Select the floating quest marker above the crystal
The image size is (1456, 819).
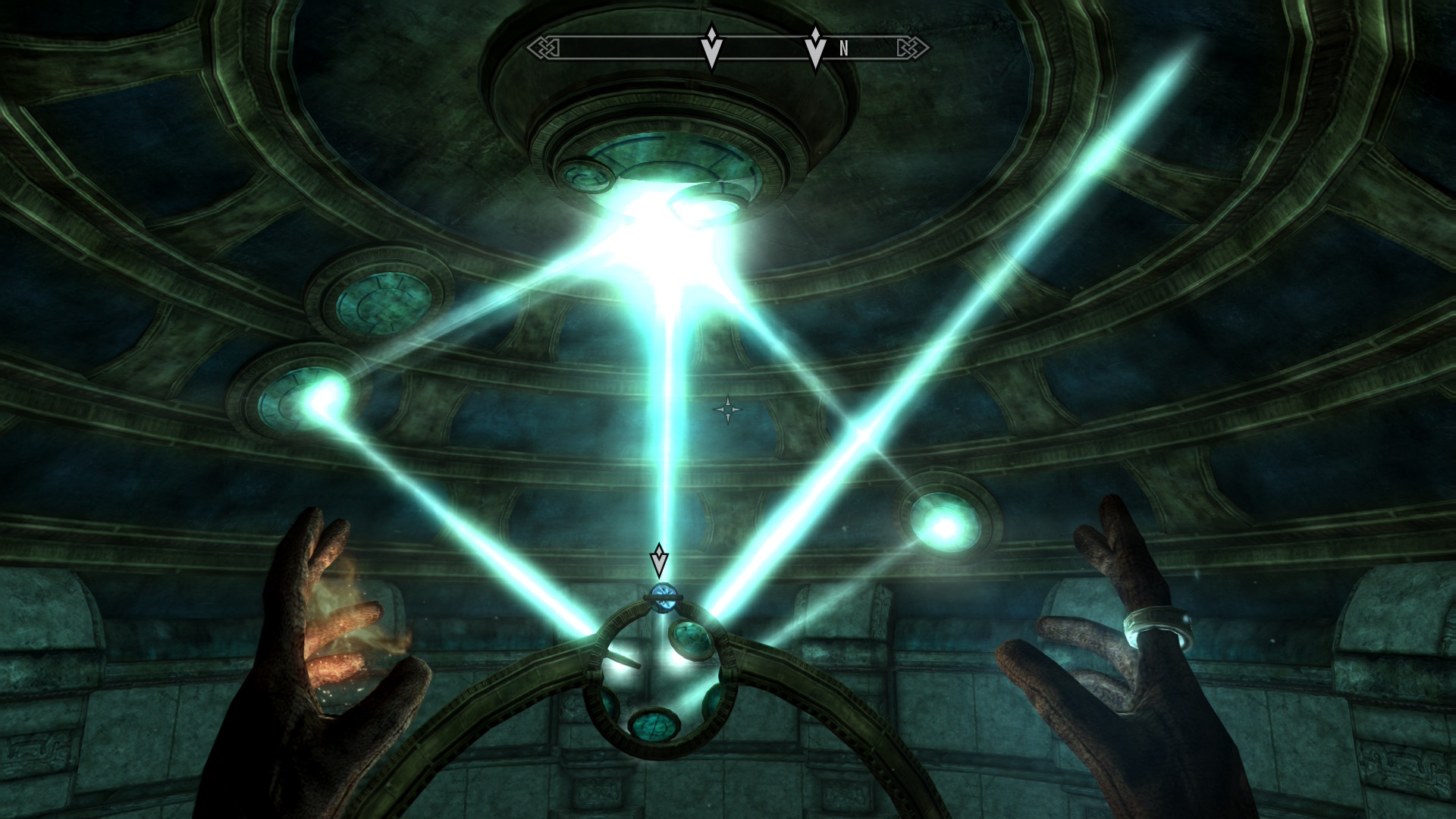click(x=659, y=560)
